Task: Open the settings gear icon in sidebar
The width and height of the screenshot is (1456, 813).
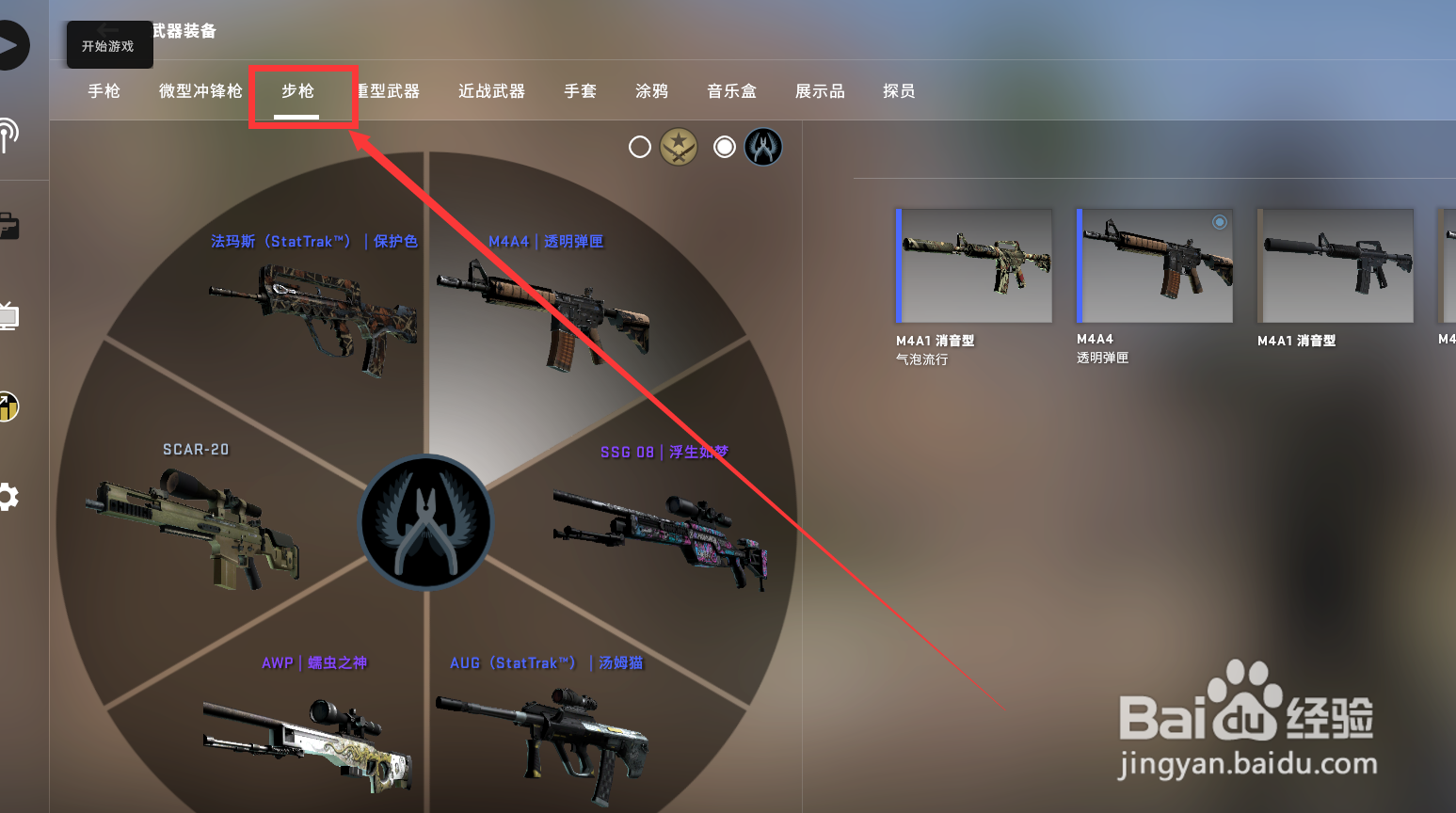Action: (9, 497)
